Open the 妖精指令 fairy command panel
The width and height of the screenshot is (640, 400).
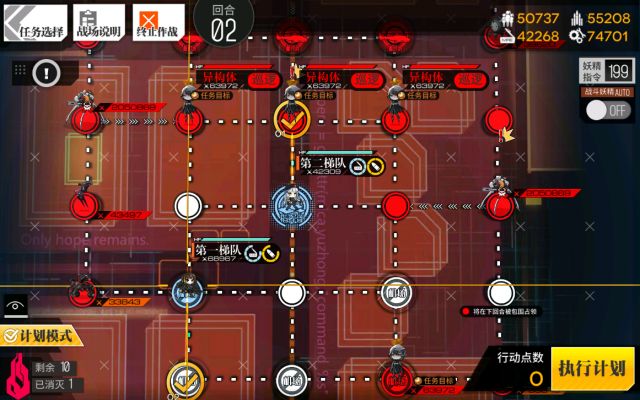pyautogui.click(x=606, y=70)
